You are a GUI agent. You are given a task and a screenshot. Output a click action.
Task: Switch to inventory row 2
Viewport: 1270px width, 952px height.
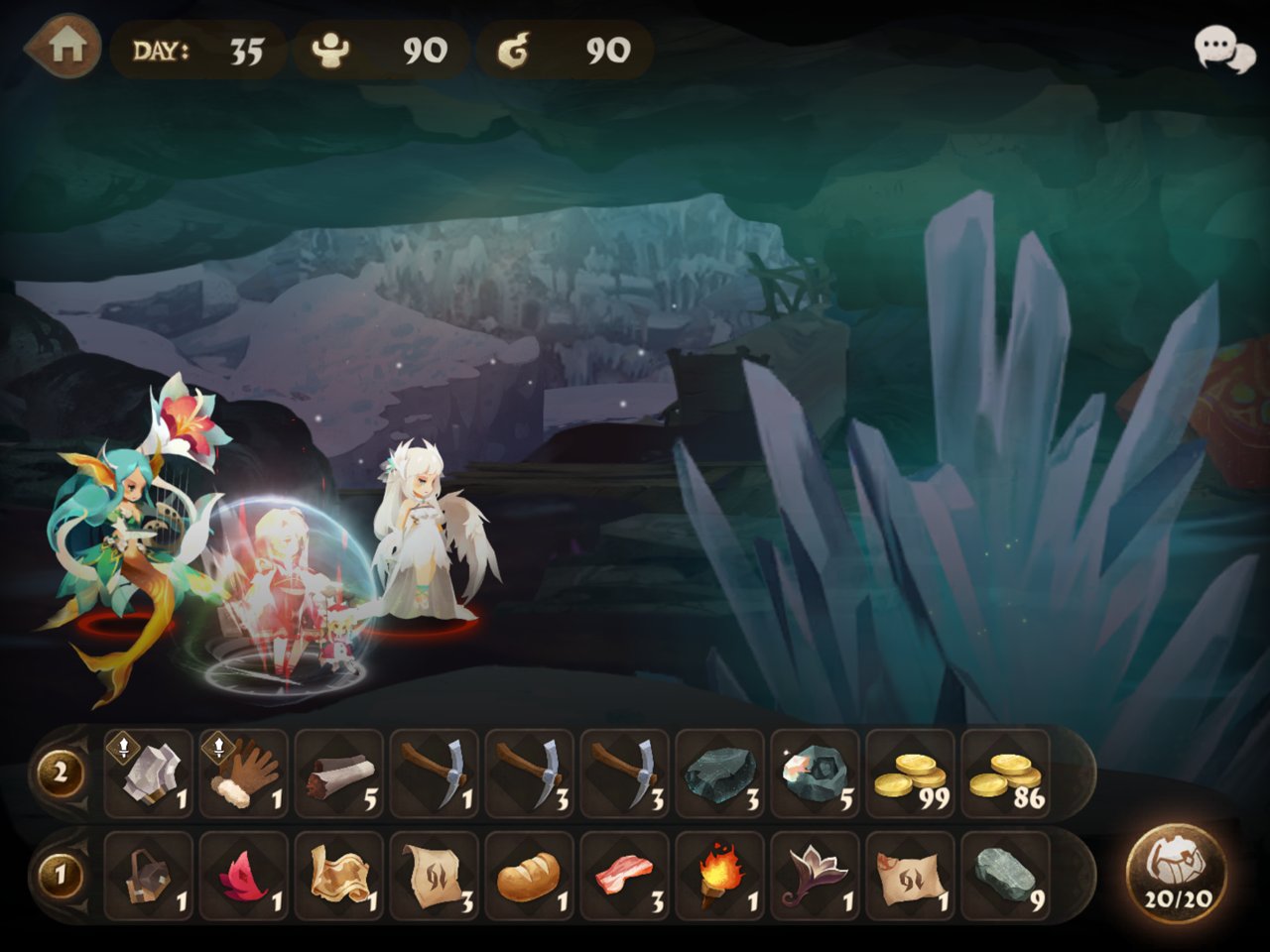coord(60,773)
